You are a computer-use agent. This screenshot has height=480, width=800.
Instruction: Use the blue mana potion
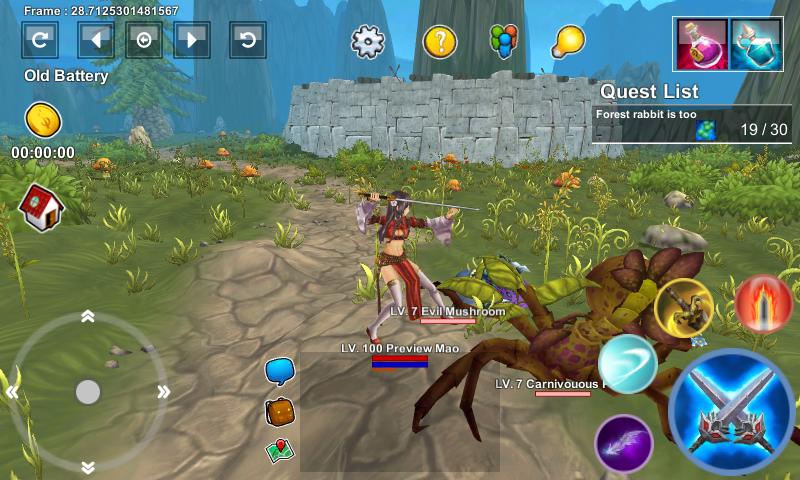756,45
